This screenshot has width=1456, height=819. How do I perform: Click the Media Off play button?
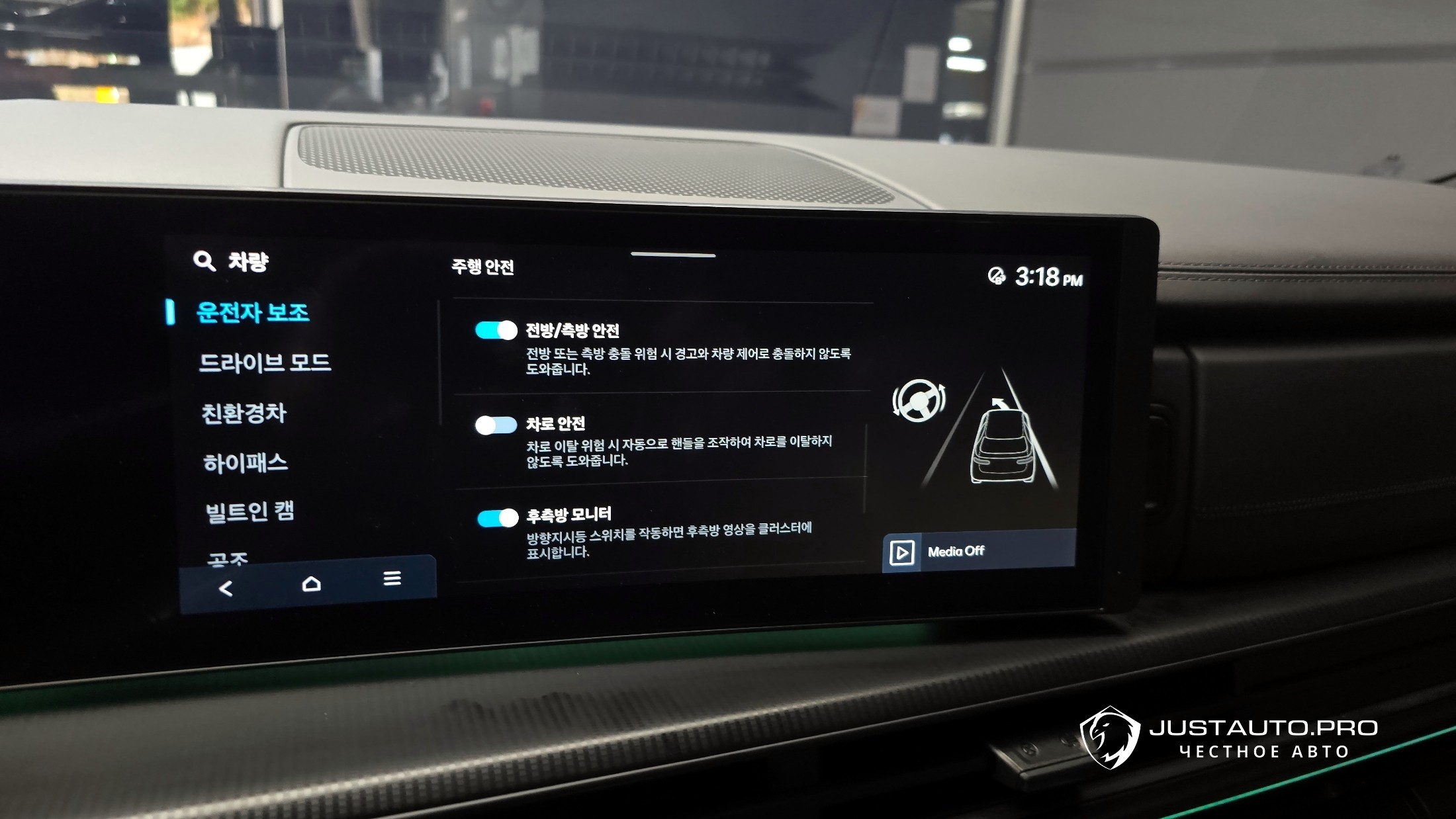(x=902, y=552)
